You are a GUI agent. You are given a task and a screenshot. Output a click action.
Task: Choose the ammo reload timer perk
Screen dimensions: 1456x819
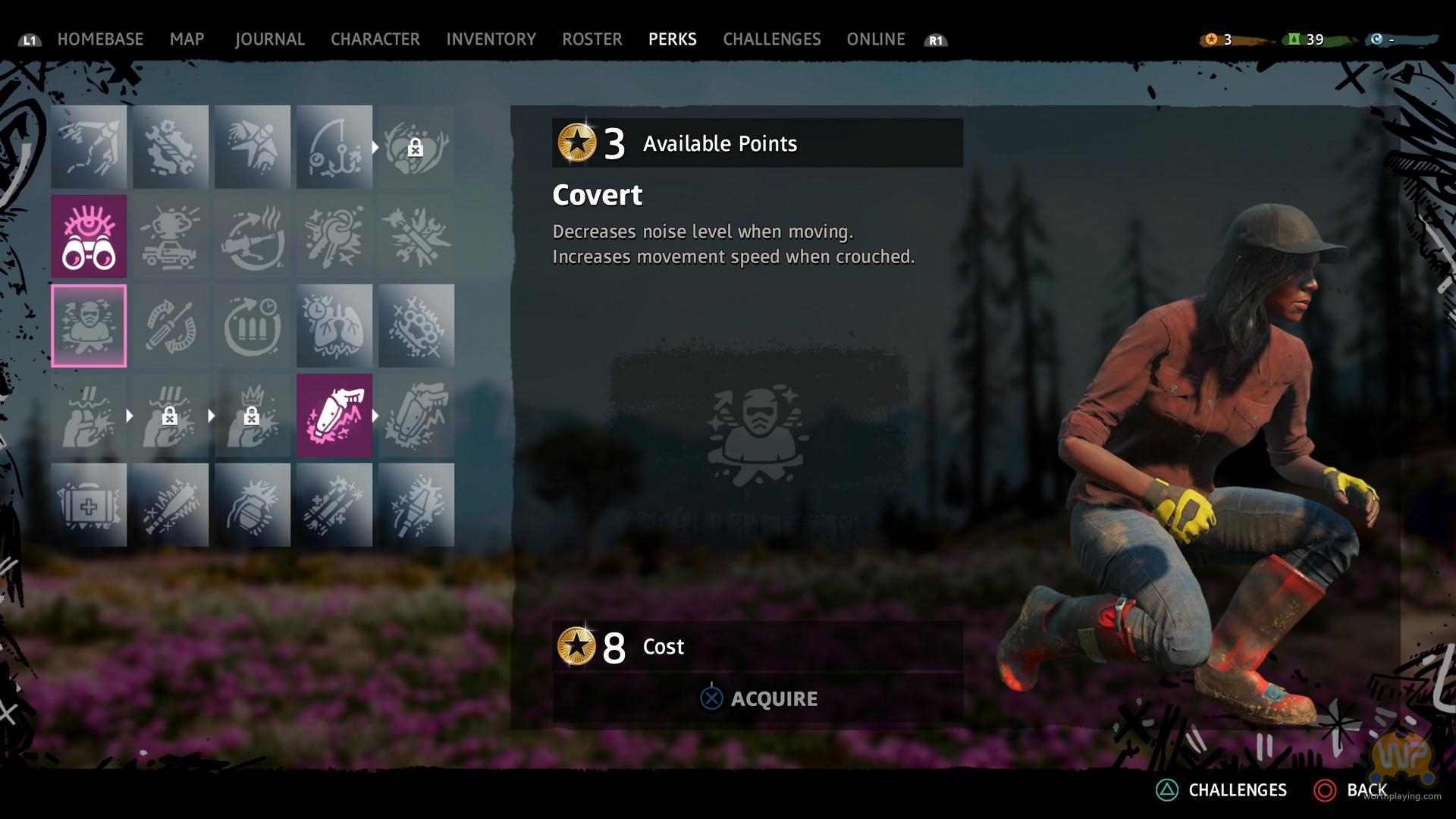click(253, 326)
